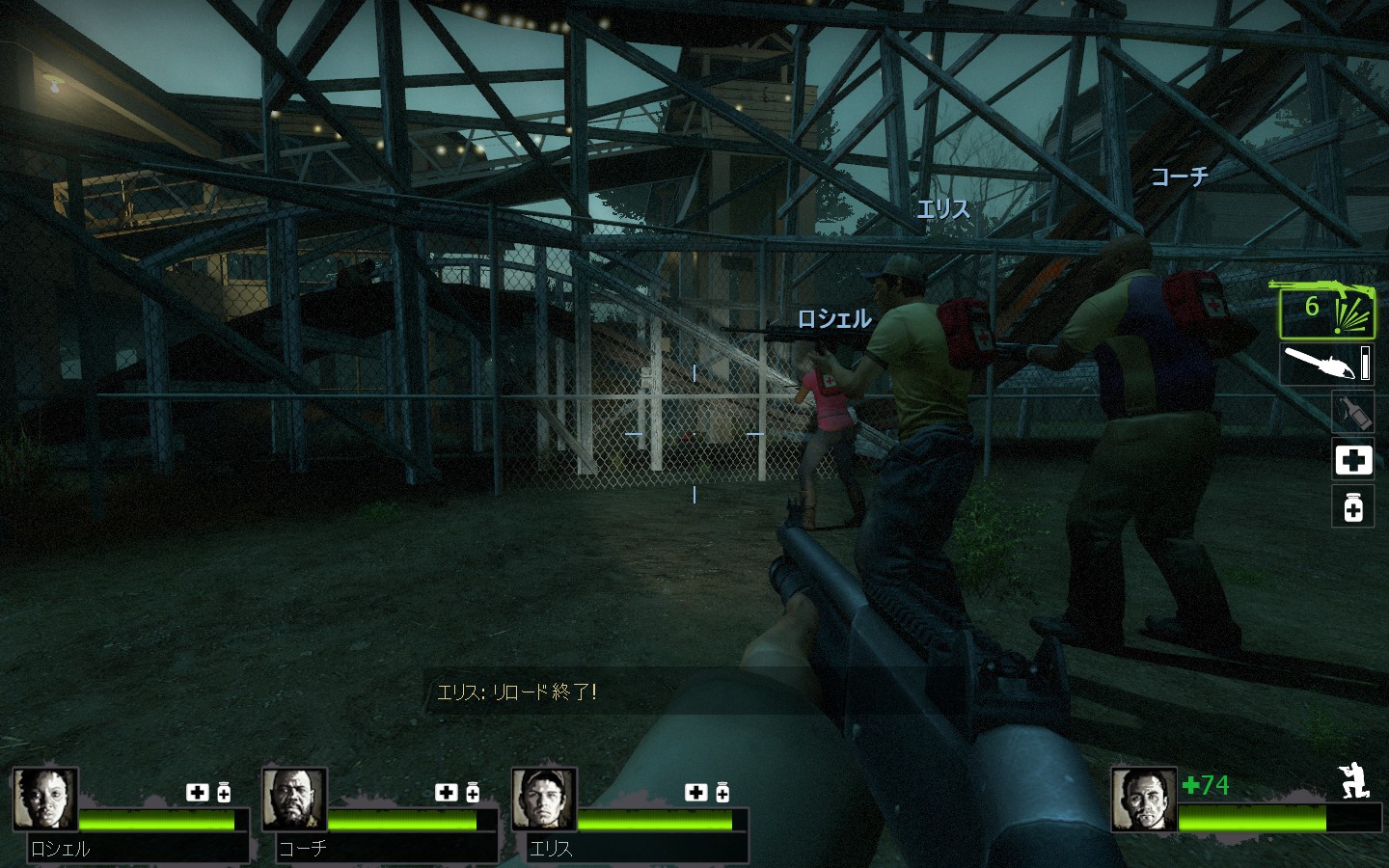
Task: Select the Molotov throwable slot
Action: tap(1352, 412)
